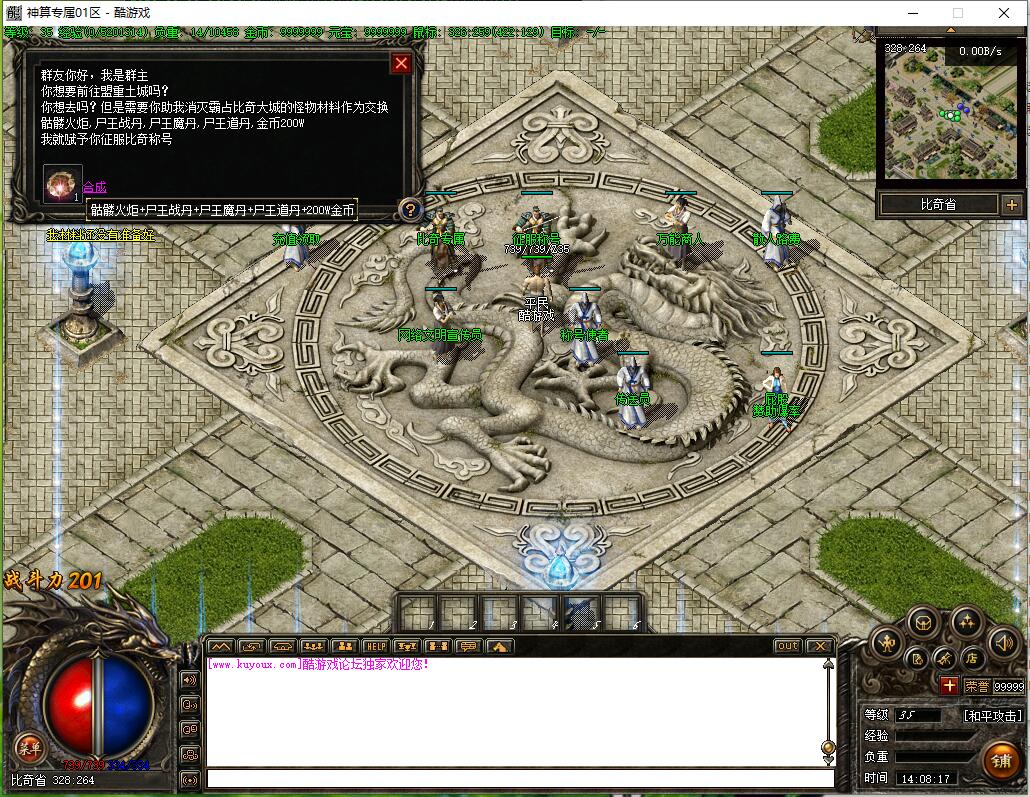Viewport: 1030px width, 797px height.
Task: Open the three-stars skills round icon
Action: (966, 622)
